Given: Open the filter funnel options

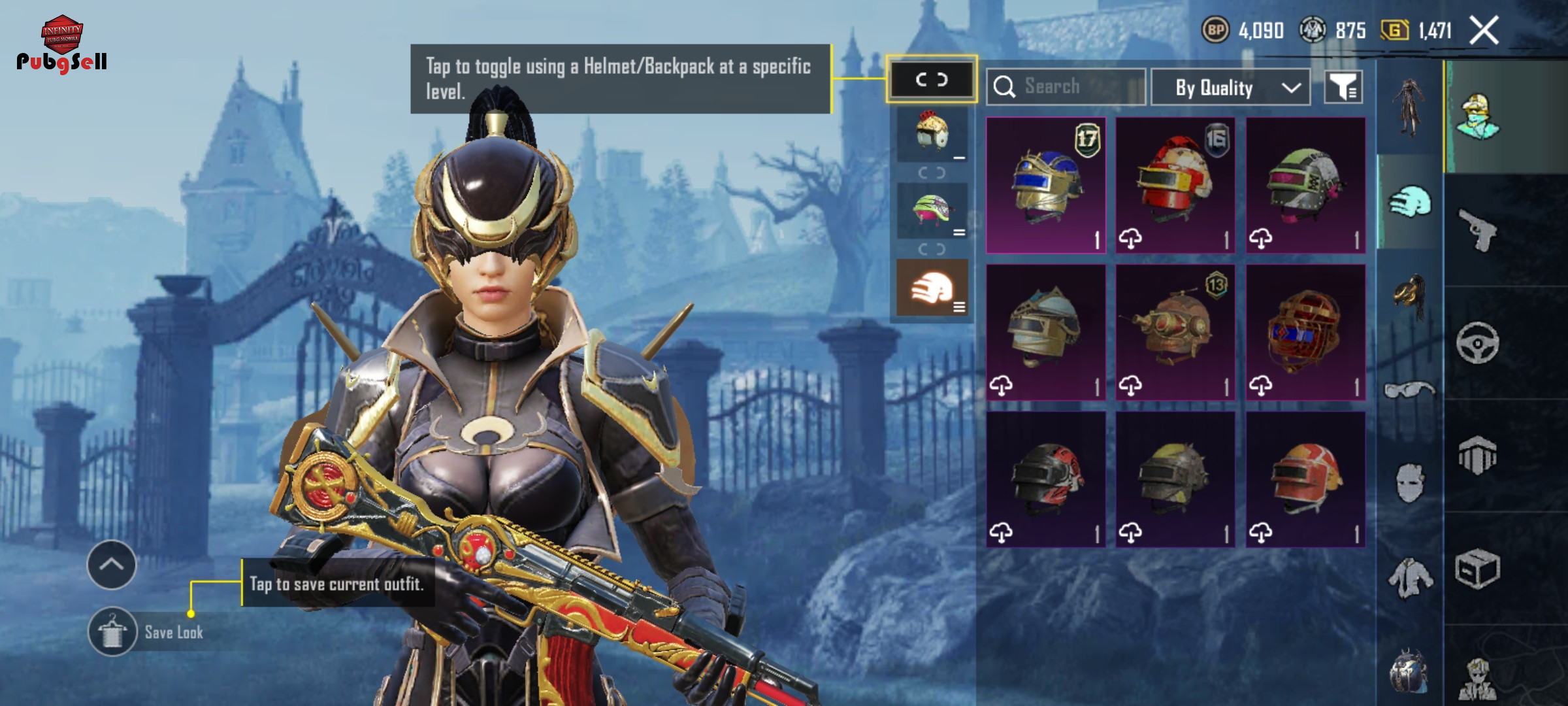Looking at the screenshot, I should pos(1343,87).
